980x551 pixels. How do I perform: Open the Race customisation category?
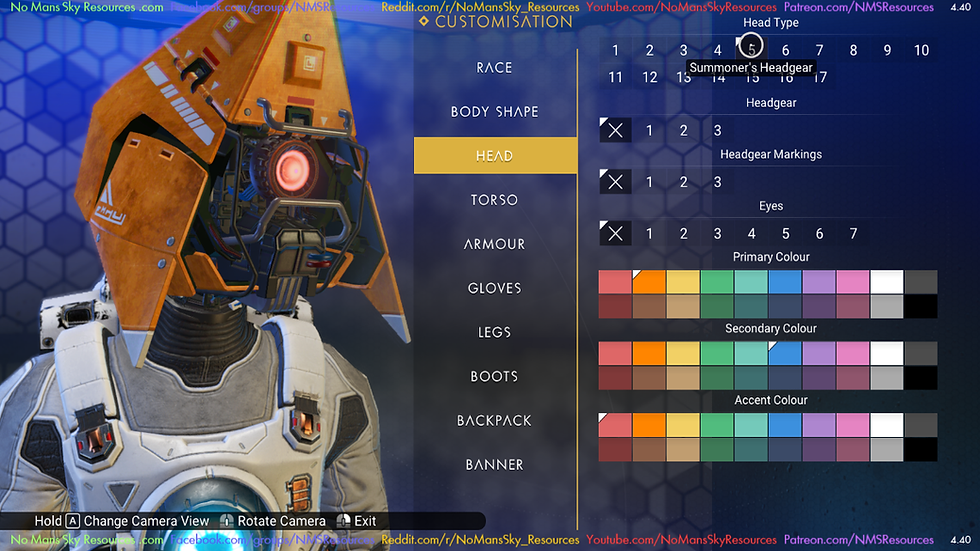pyautogui.click(x=495, y=68)
